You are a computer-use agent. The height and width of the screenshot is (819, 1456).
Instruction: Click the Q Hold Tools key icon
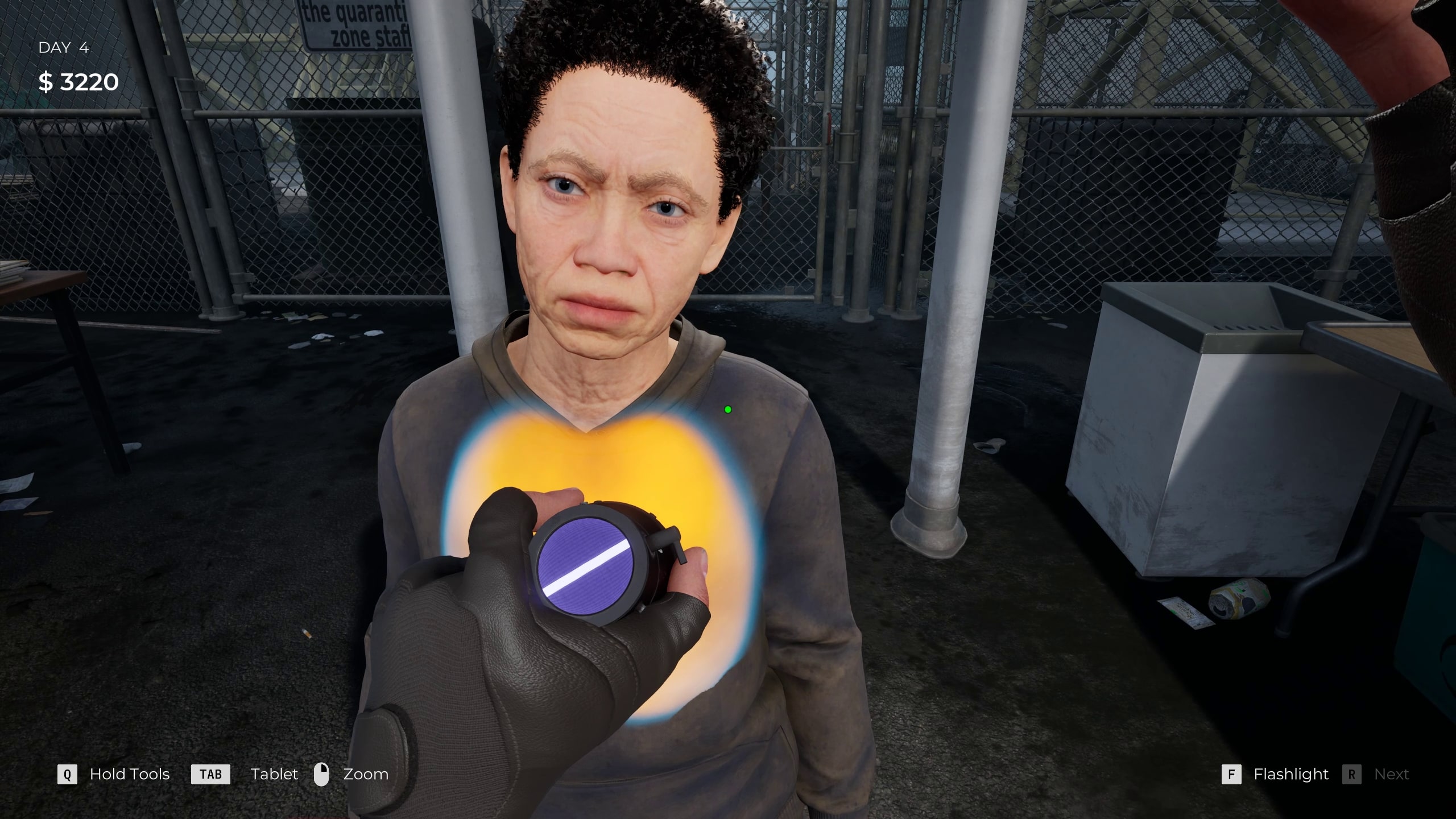point(68,774)
